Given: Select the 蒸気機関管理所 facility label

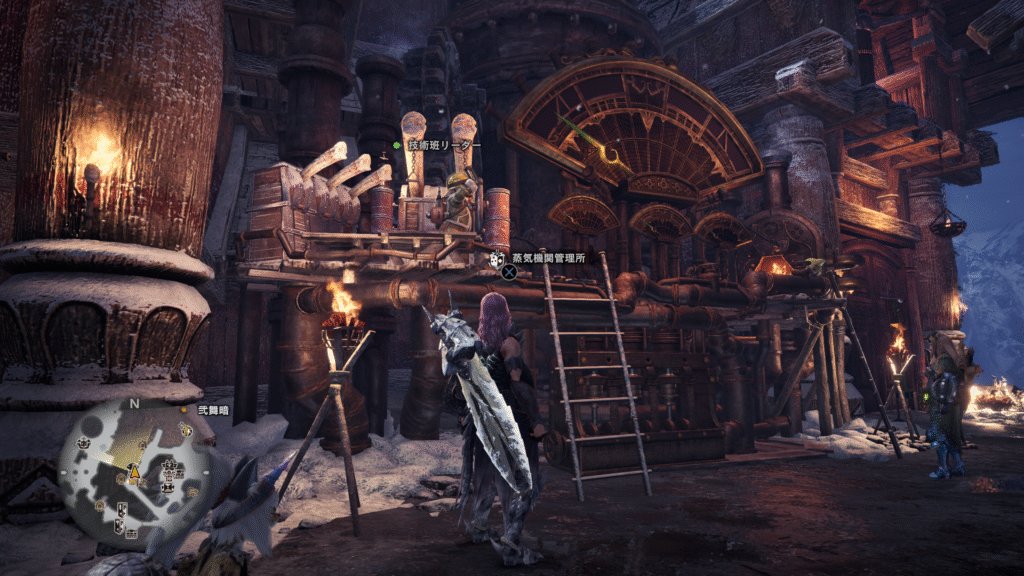Looking at the screenshot, I should tap(547, 258).
